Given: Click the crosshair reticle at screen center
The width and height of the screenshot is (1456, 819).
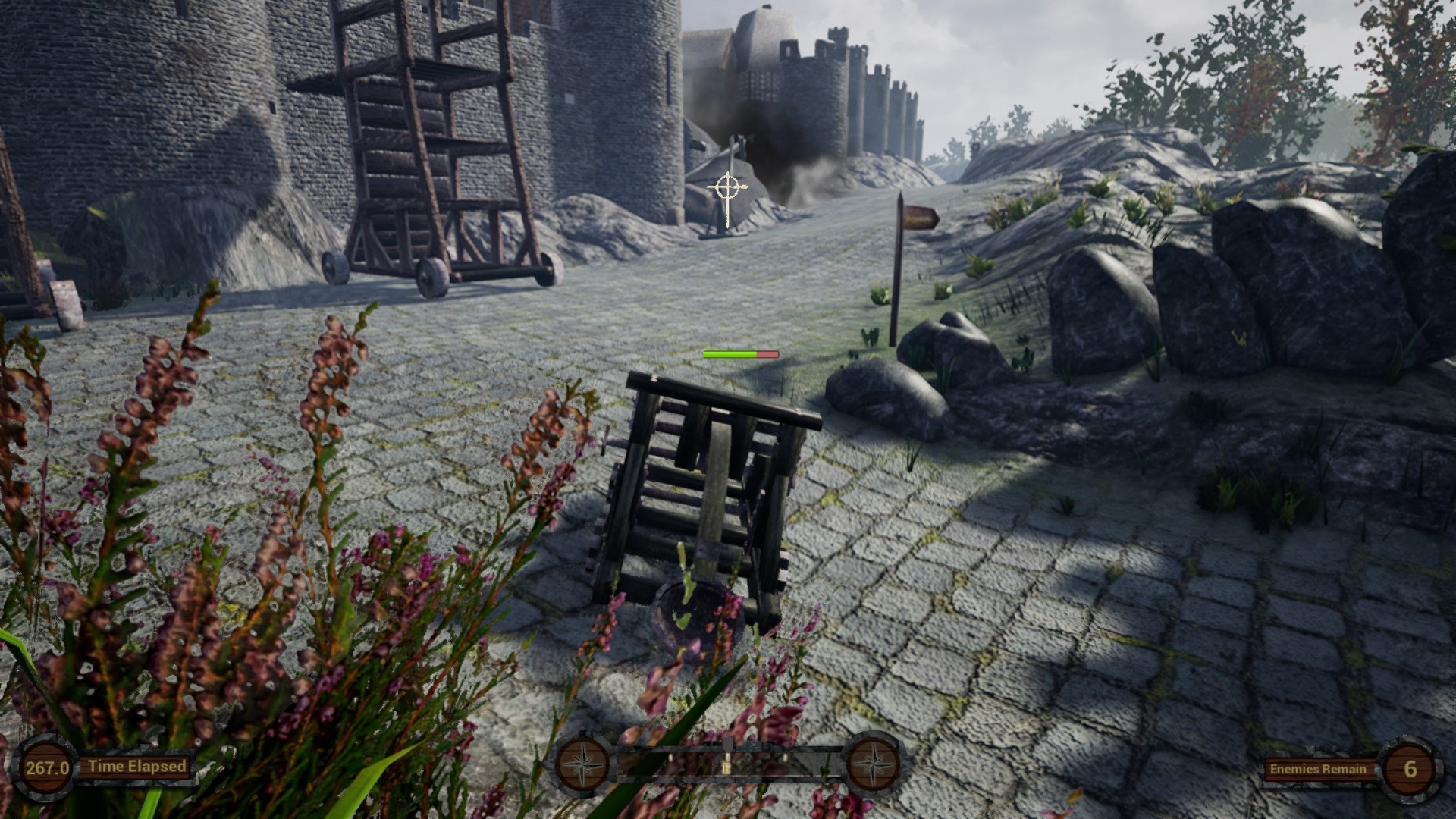Looking at the screenshot, I should click(726, 188).
